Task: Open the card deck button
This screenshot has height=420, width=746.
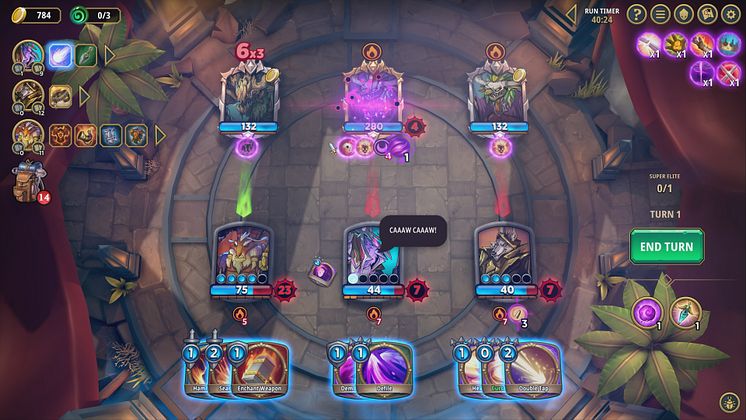Action: 708,14
